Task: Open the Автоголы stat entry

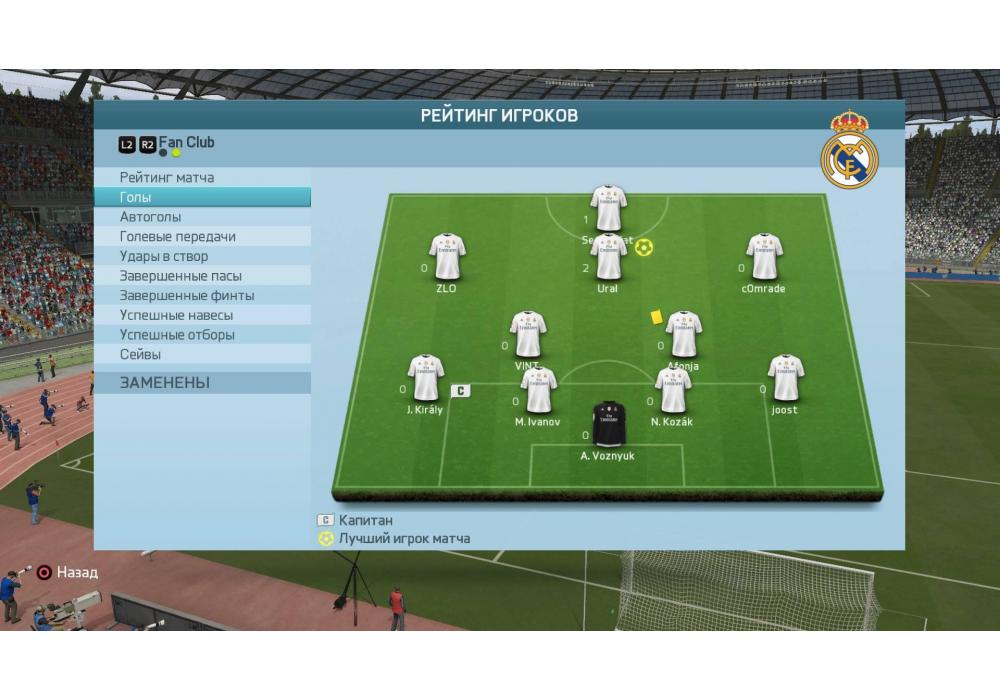Action: (x=151, y=217)
